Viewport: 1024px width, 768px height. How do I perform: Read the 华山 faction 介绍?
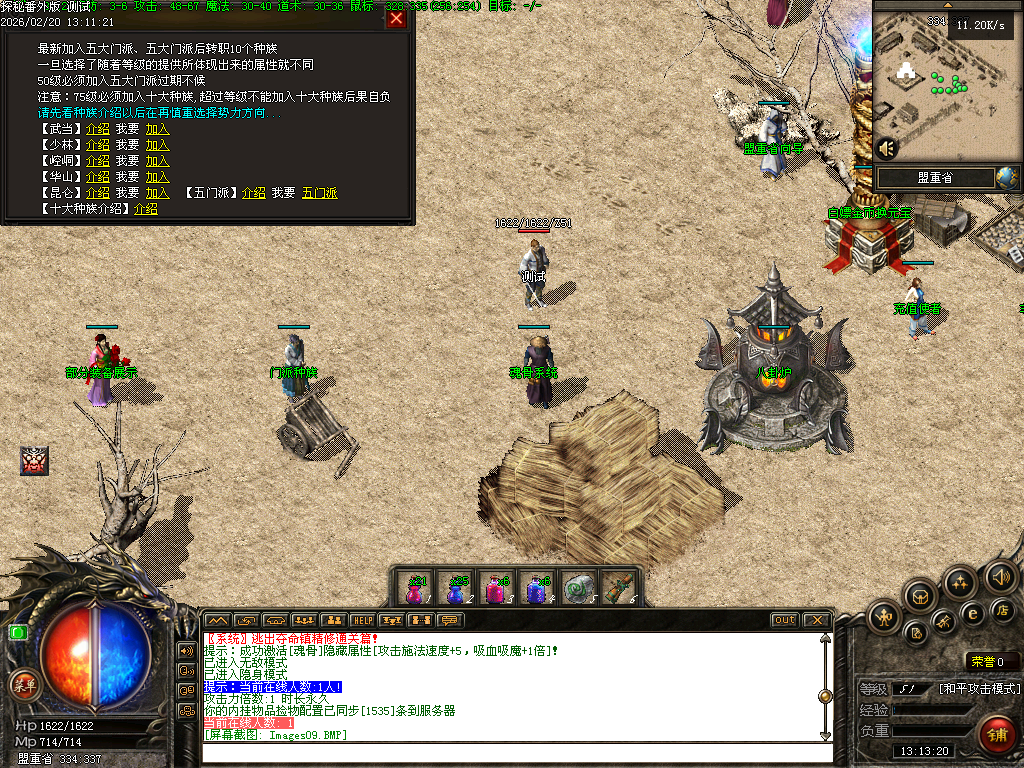[98, 177]
